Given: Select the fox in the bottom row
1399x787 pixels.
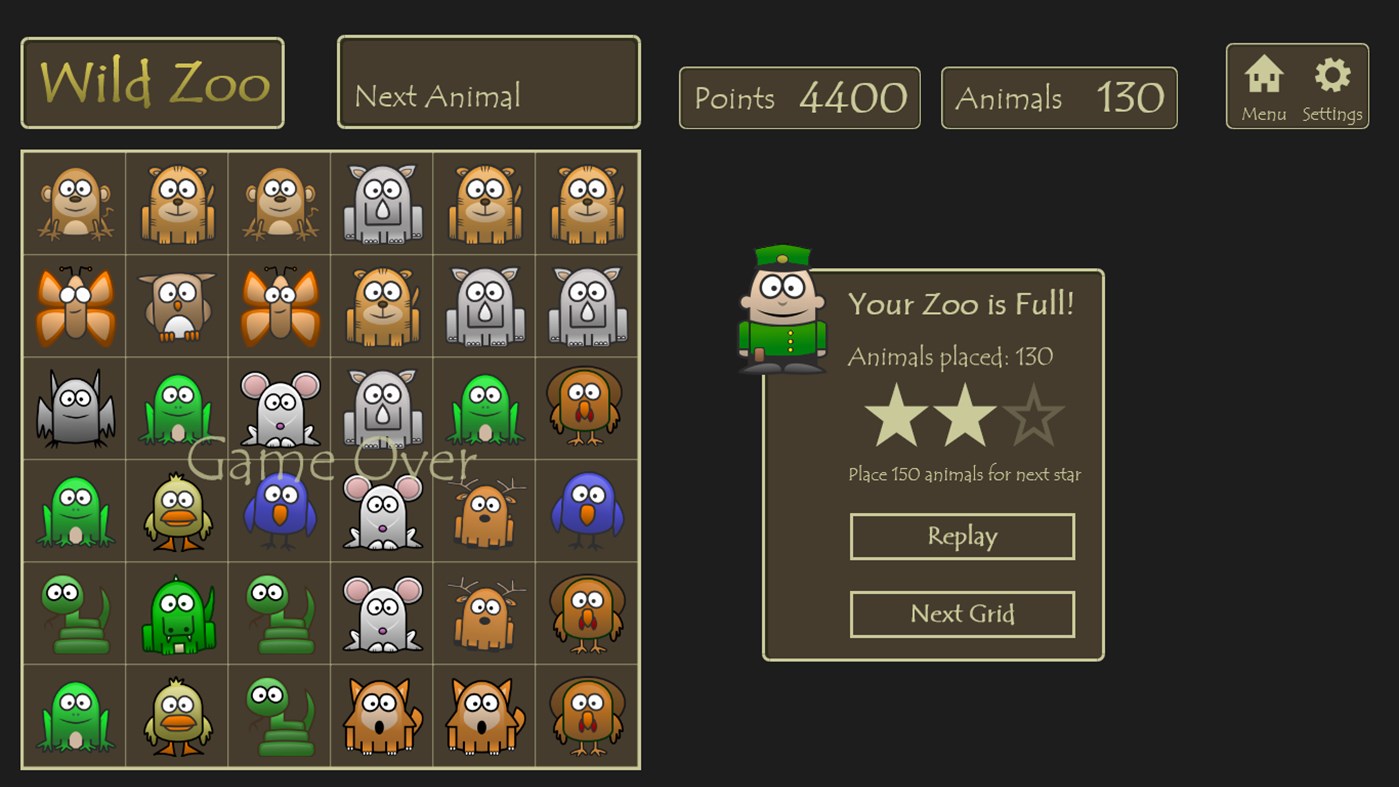Looking at the screenshot, I should click(381, 715).
